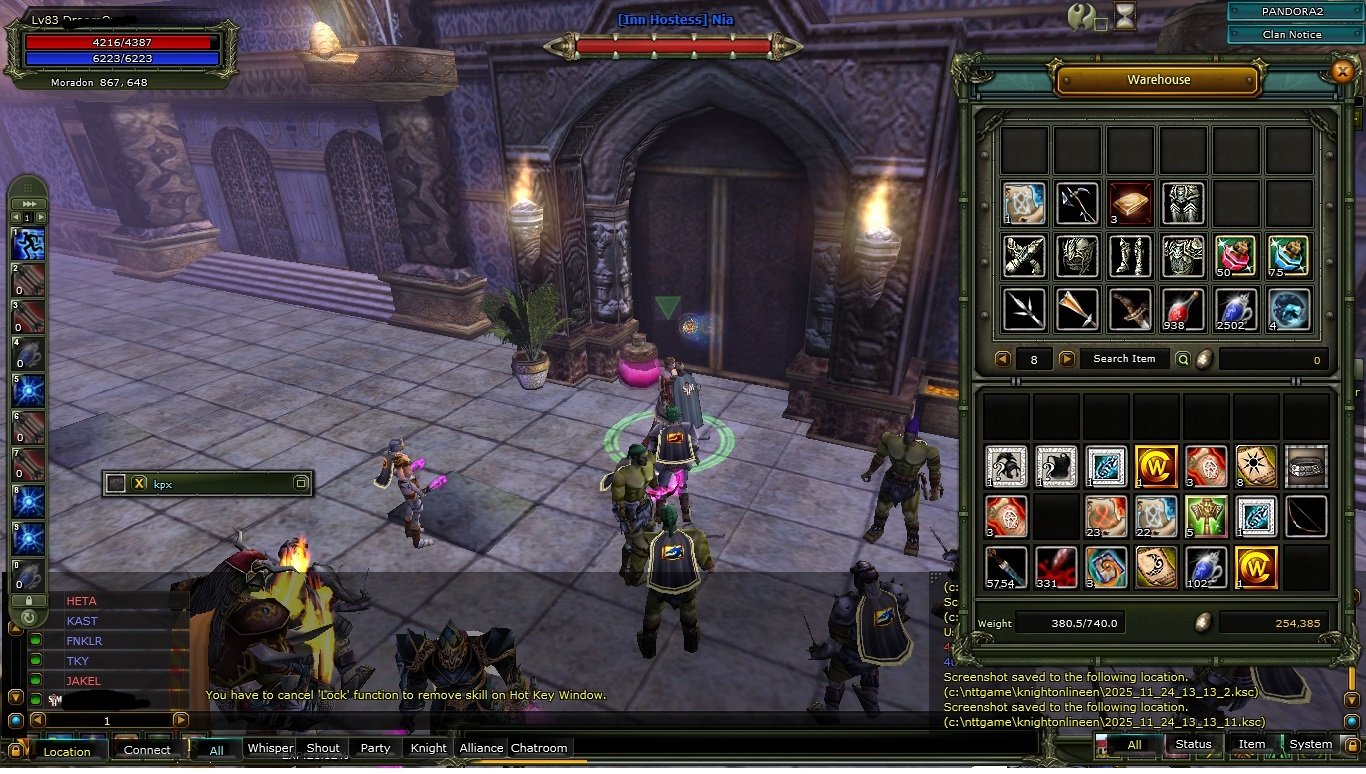Switch chat to the Shout tab
This screenshot has height=774, width=1366.
tap(323, 748)
